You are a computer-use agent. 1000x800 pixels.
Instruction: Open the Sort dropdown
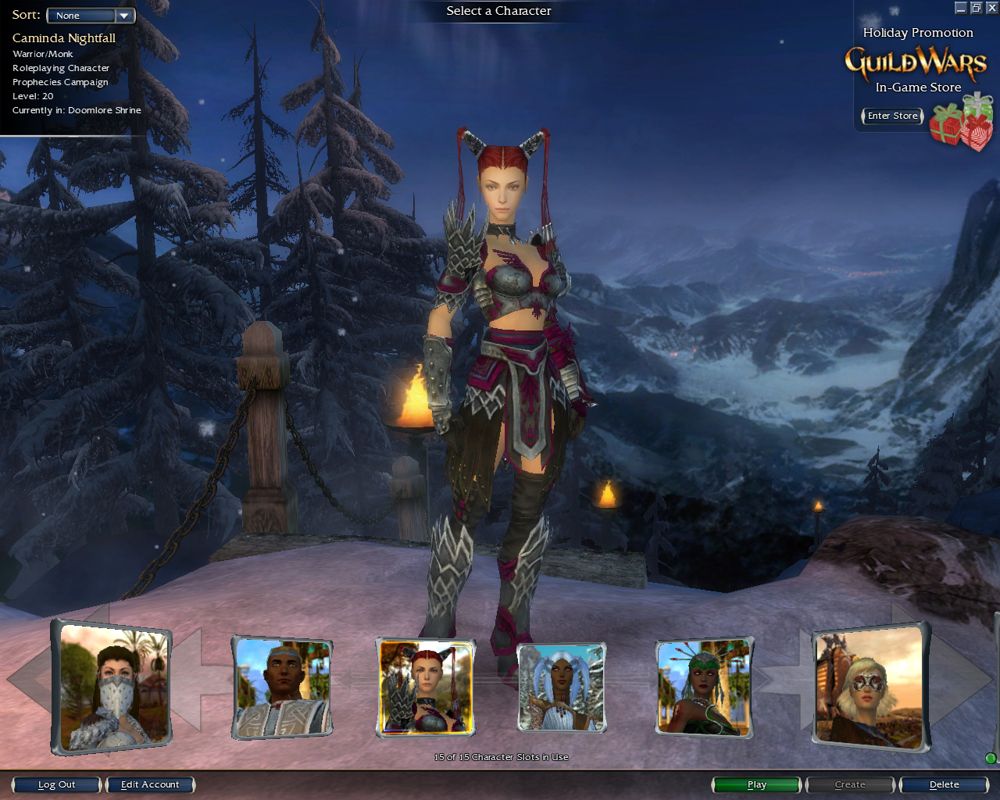point(91,16)
